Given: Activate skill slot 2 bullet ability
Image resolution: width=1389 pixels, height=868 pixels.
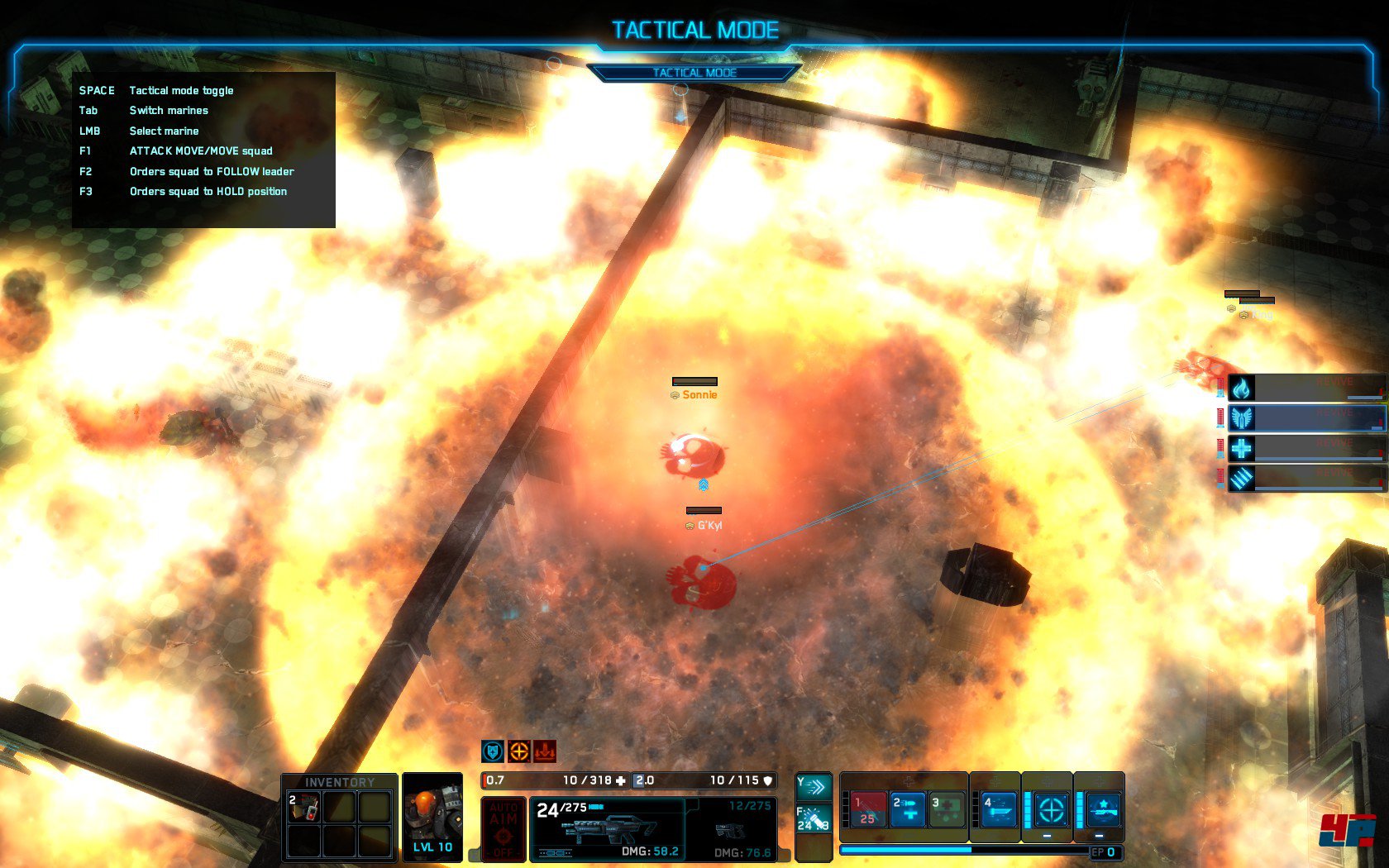Looking at the screenshot, I should [x=907, y=809].
